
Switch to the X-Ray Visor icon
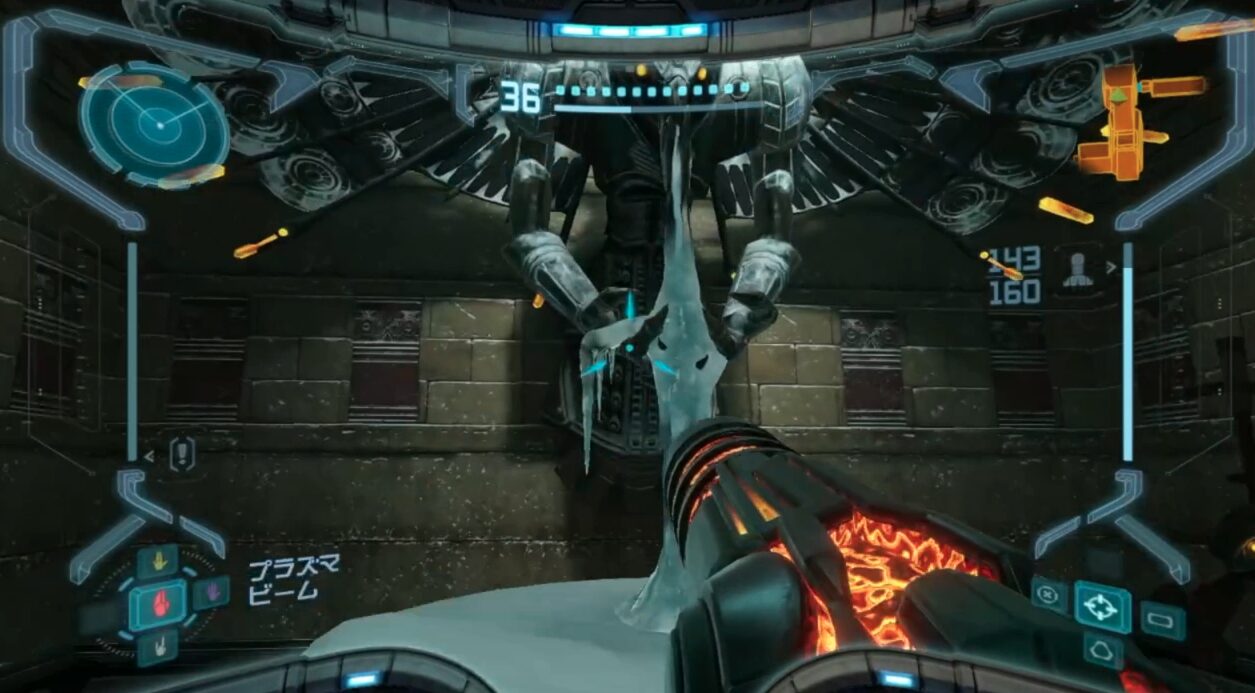point(1049,594)
